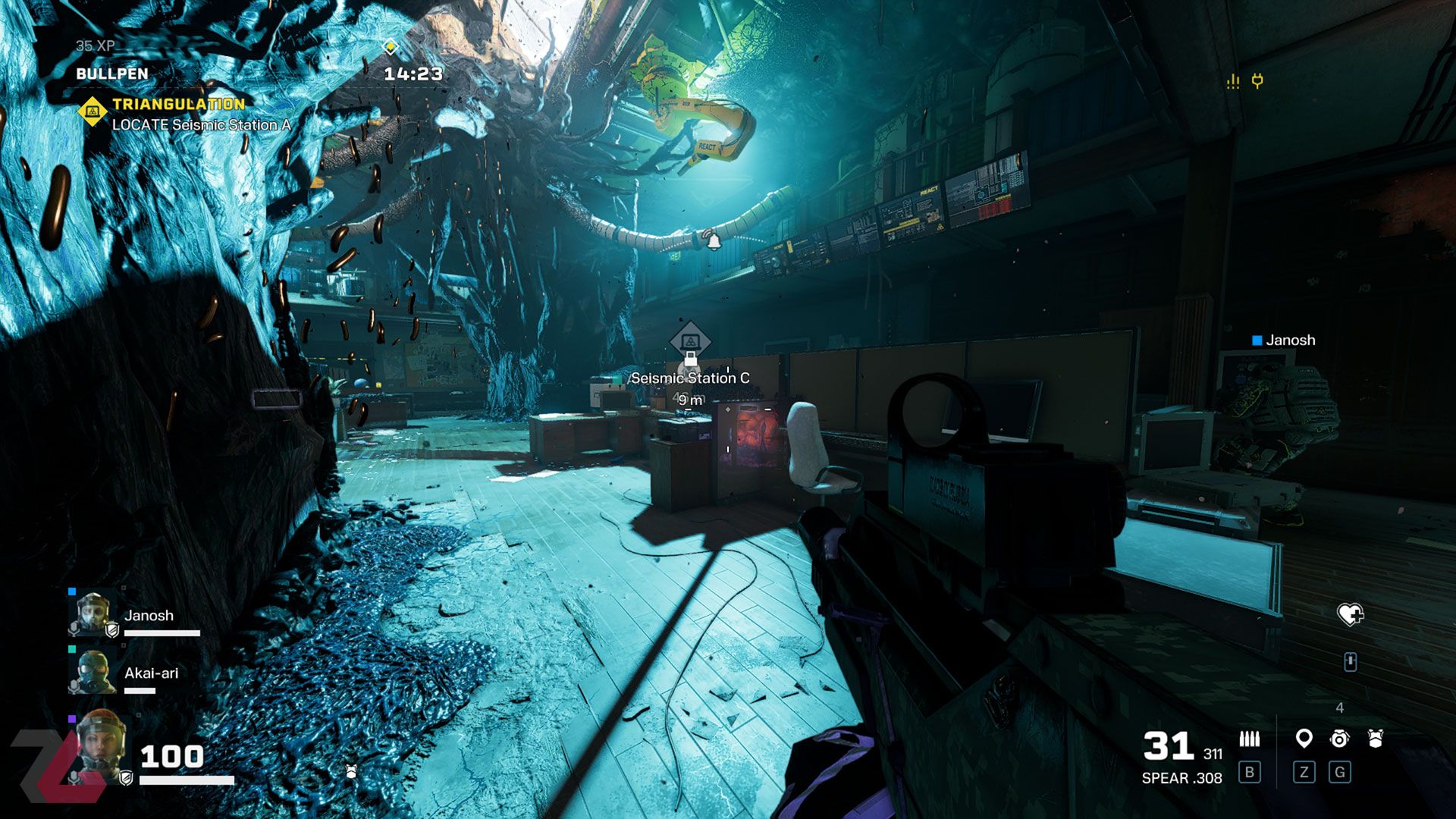Screen dimensions: 1456x819
Task: Select the yellow power plug status icon
Action: [1257, 80]
